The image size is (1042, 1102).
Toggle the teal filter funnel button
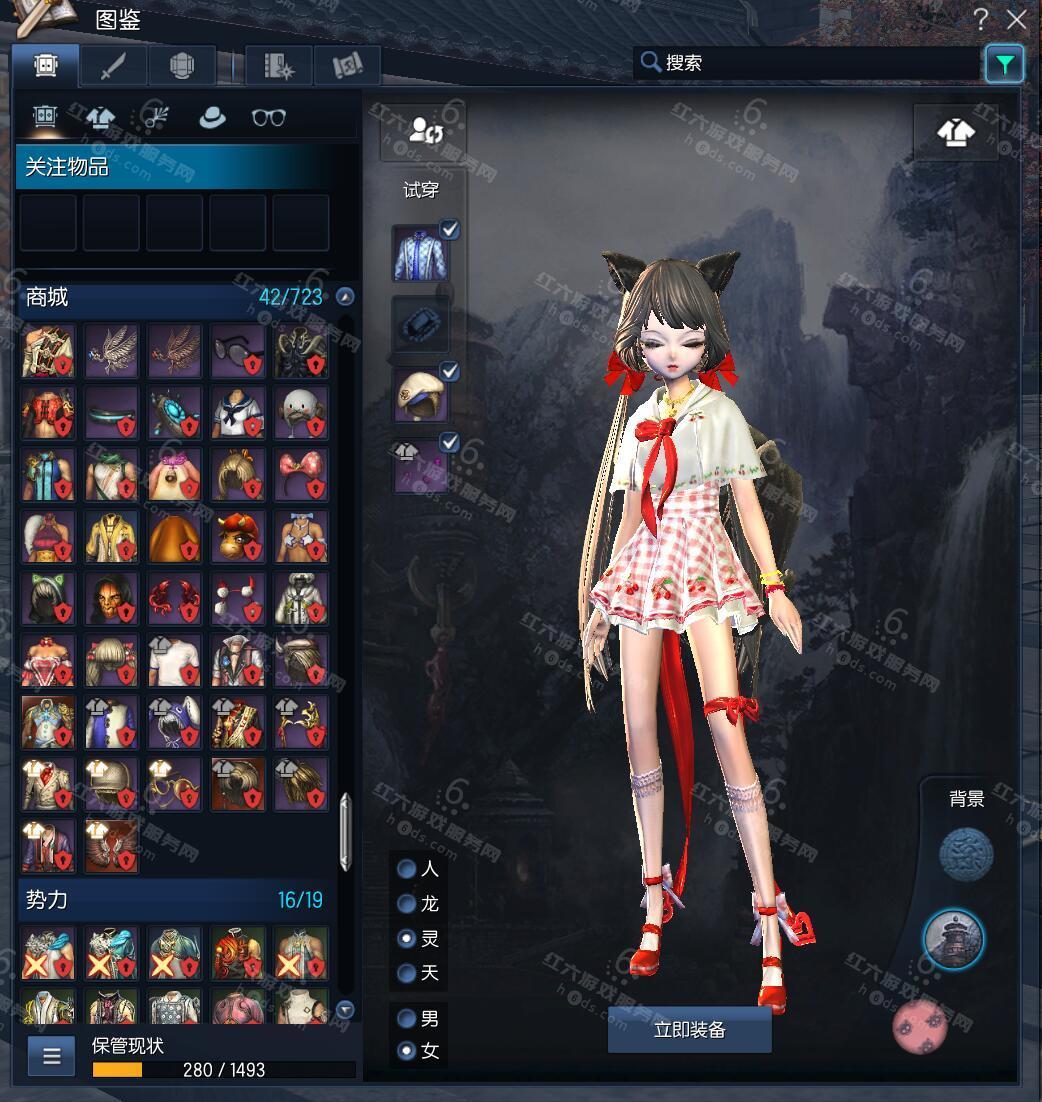point(1004,65)
